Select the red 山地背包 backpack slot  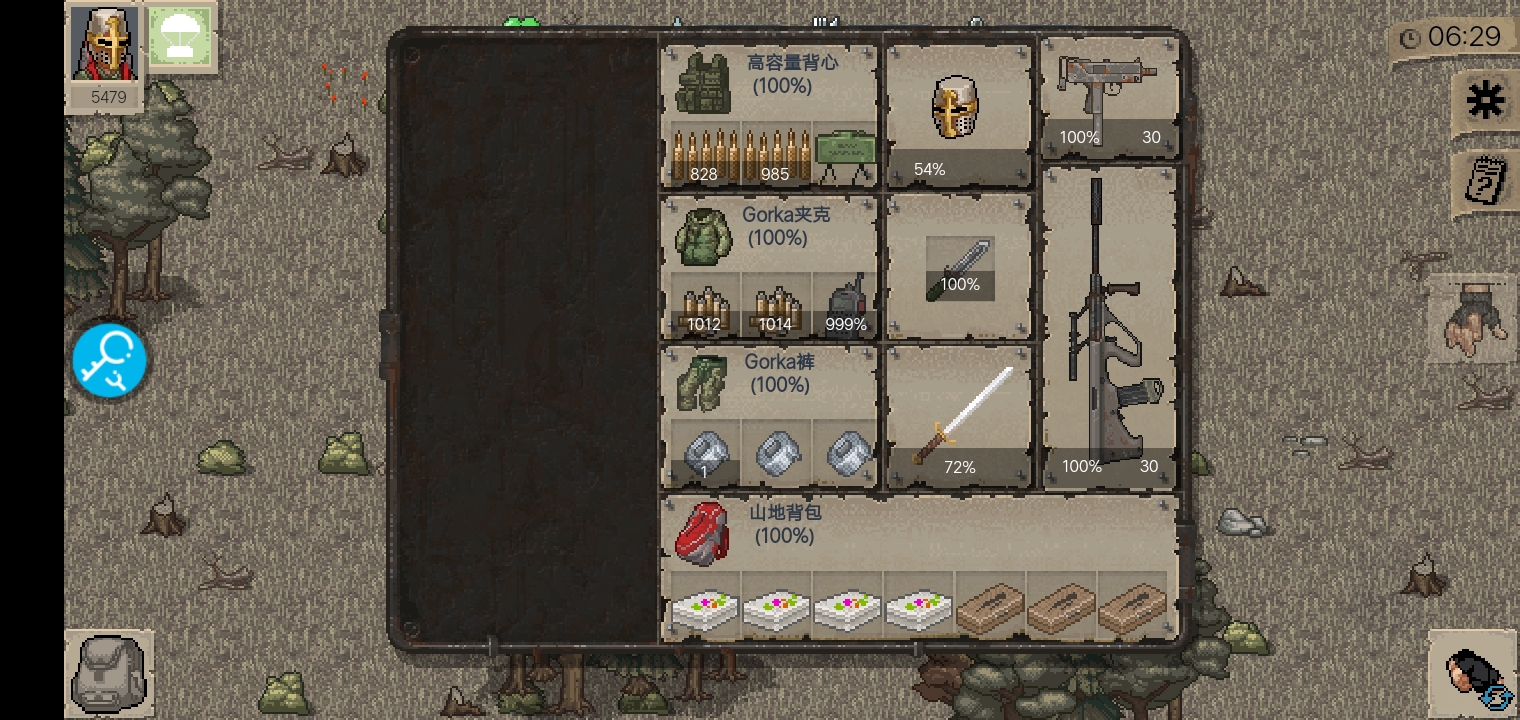[703, 533]
